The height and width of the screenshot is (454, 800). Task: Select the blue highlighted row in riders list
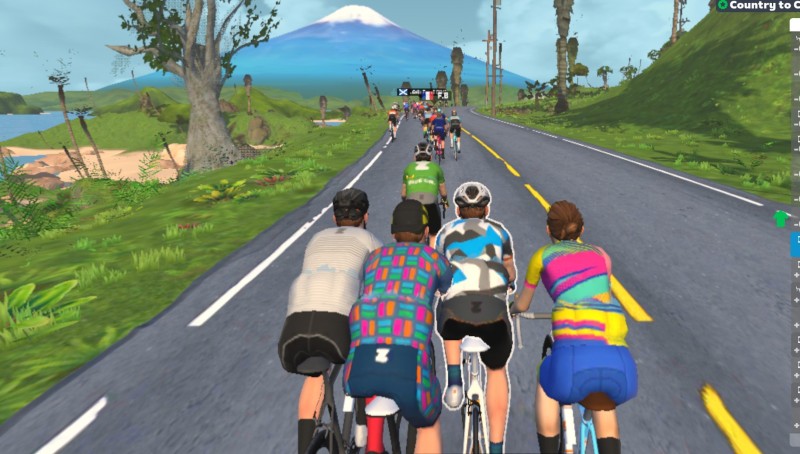pyautogui.click(x=795, y=244)
